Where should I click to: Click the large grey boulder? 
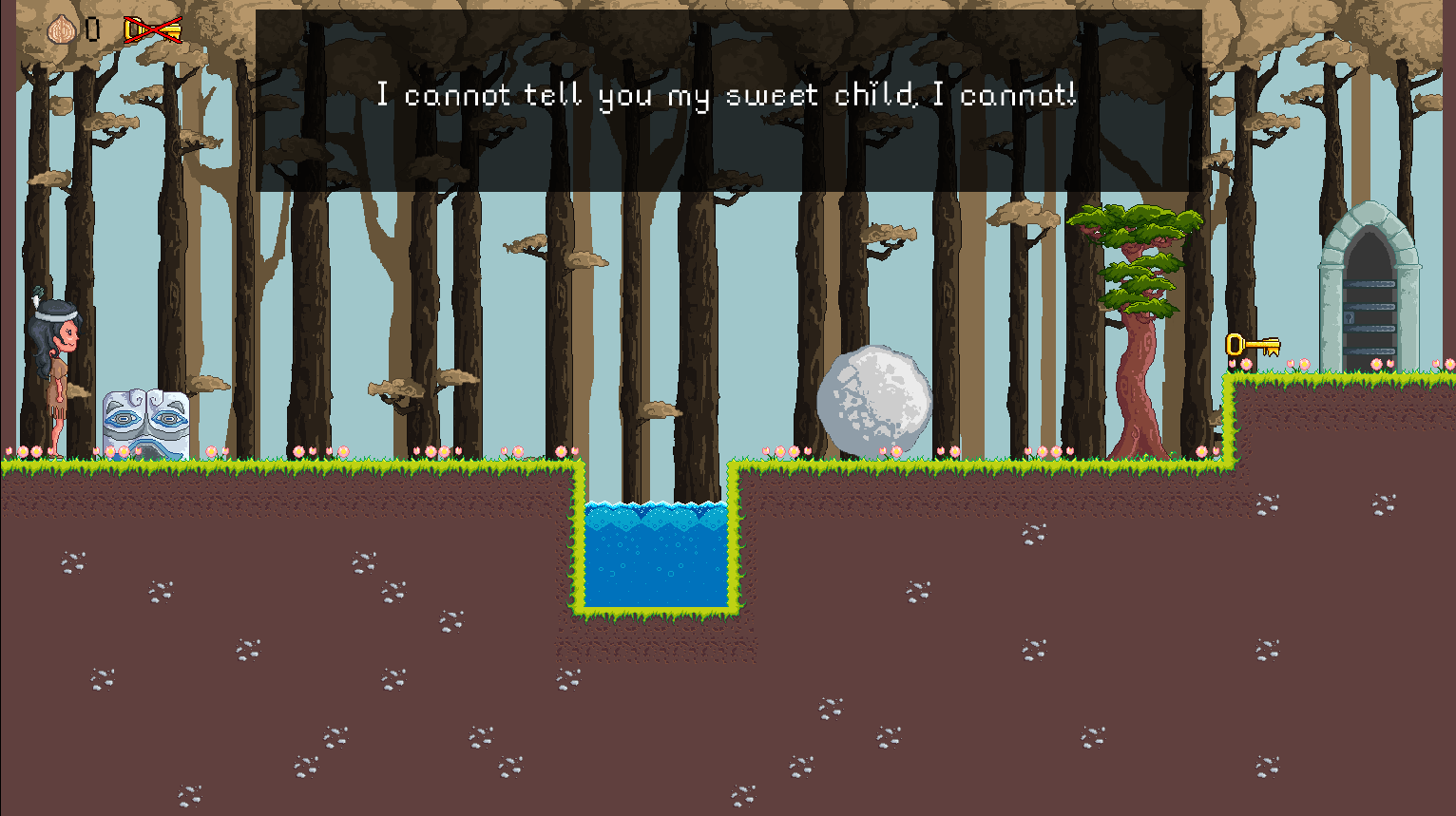(x=874, y=396)
